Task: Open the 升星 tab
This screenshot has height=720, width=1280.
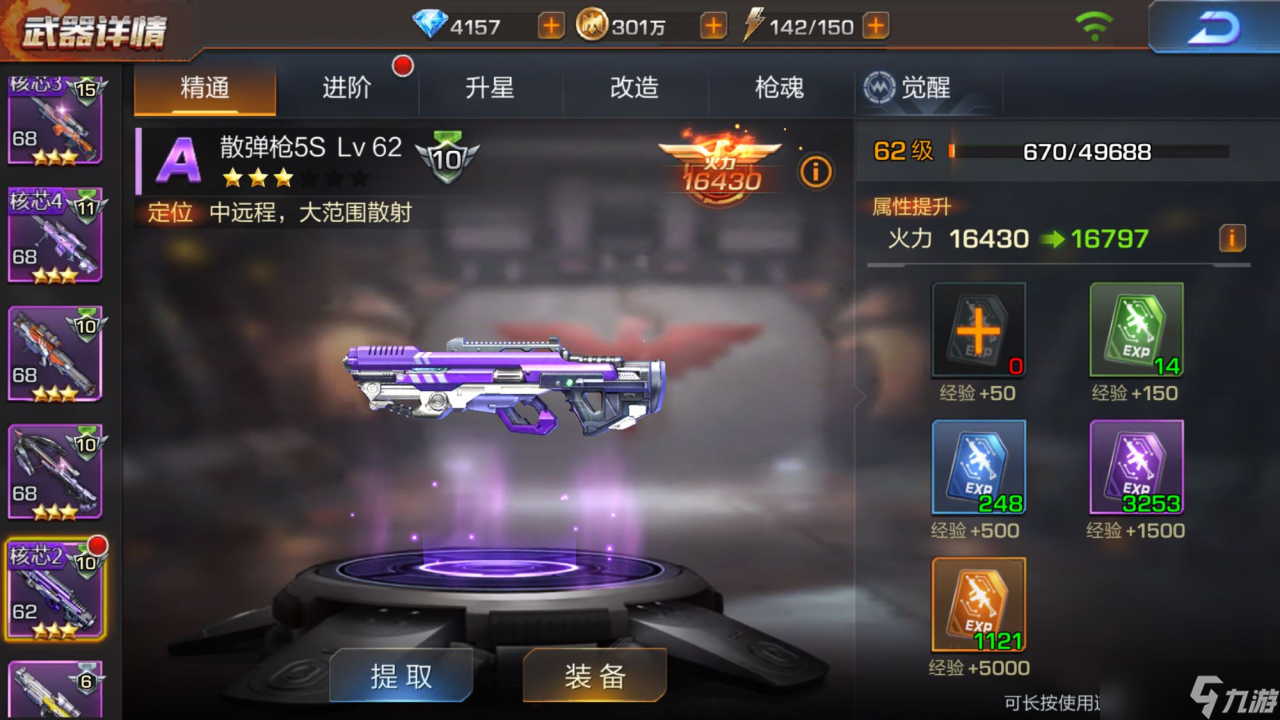Action: coord(490,88)
